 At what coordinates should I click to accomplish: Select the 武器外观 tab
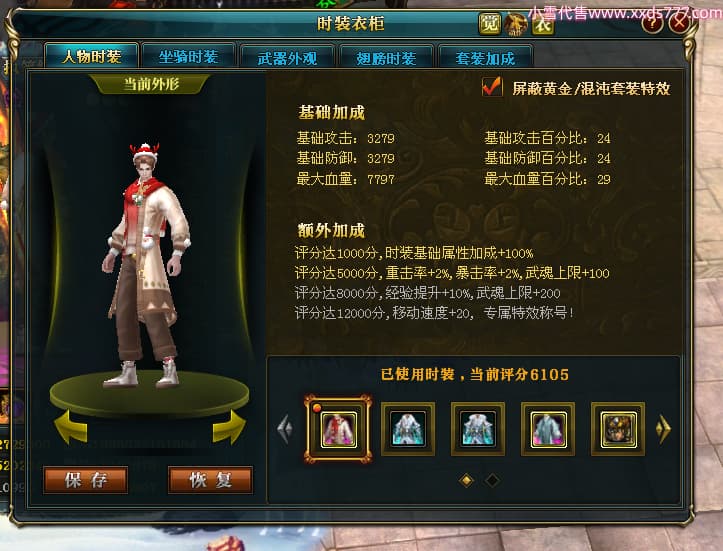[x=287, y=58]
